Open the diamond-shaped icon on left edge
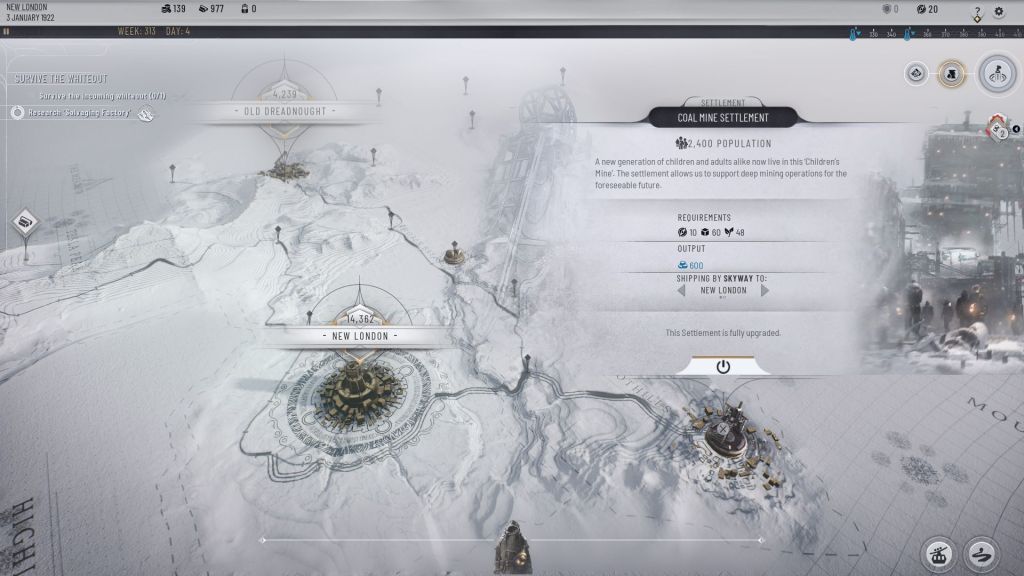 coord(26,221)
